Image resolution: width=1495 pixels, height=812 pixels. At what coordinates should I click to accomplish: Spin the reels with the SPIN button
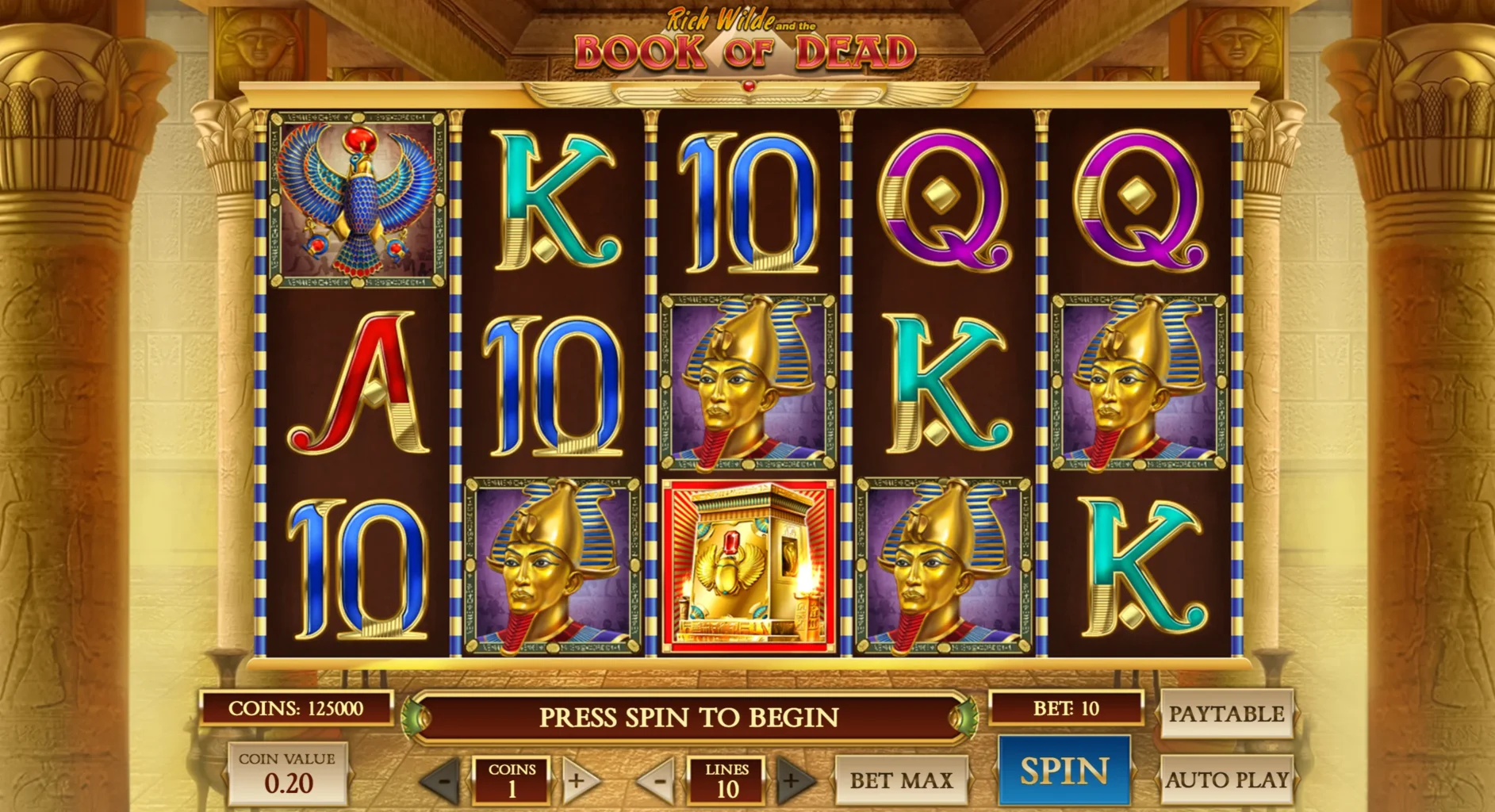(1064, 771)
